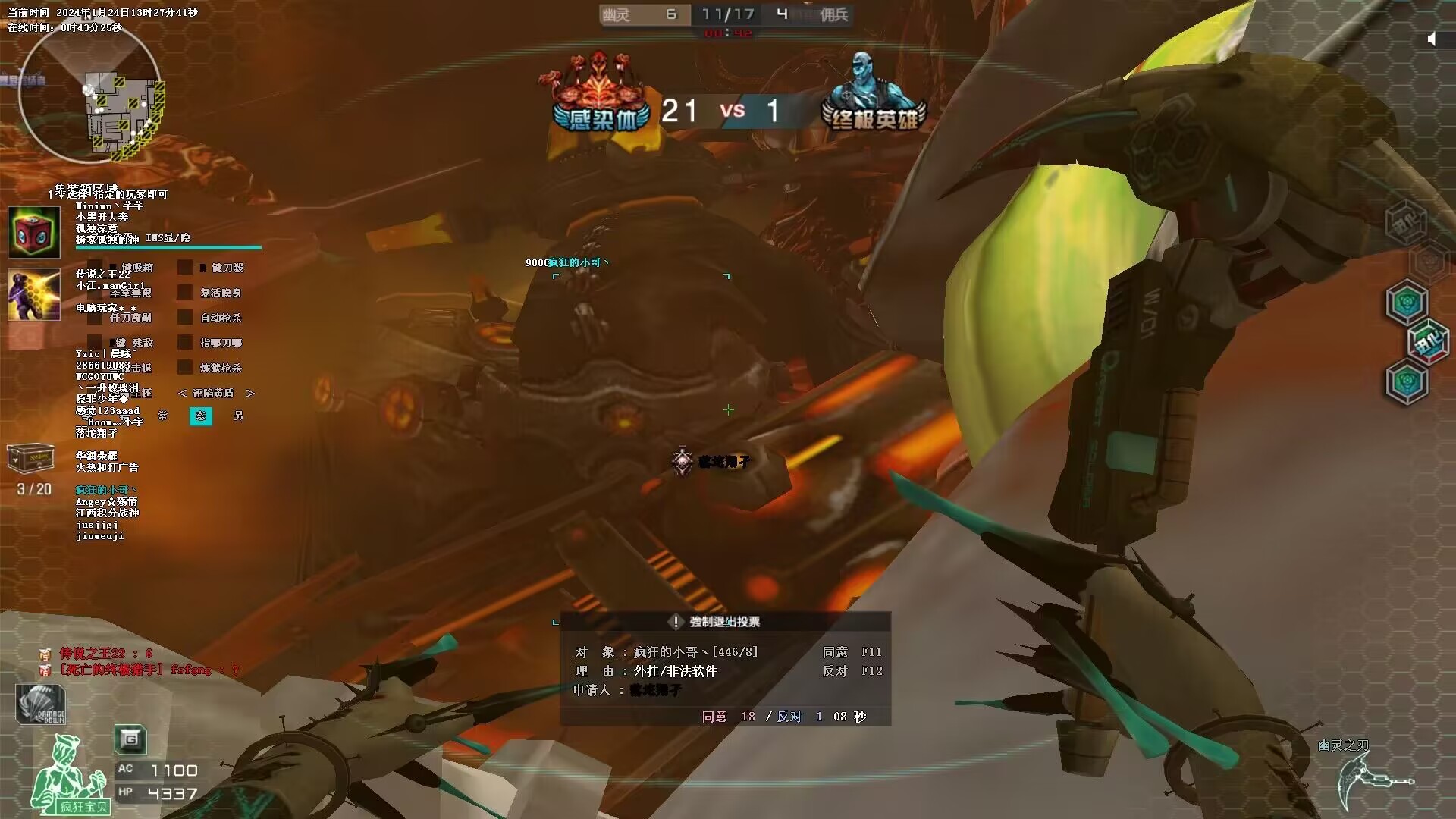The image size is (1456, 819).
Task: Activate the bright 进化 hexagon icon
Action: tap(1428, 343)
